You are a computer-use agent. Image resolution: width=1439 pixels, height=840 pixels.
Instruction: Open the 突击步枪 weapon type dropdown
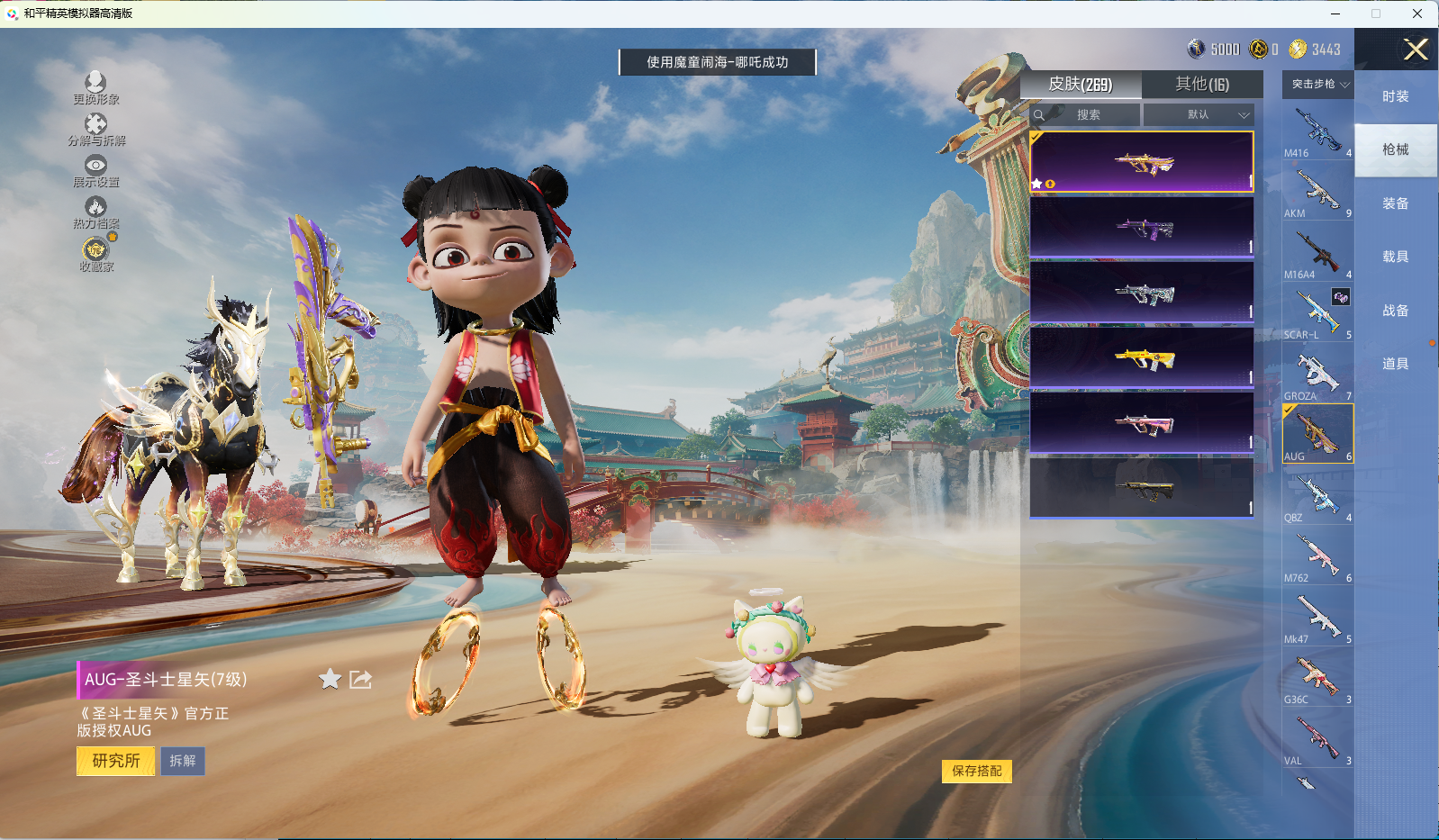[x=1318, y=85]
